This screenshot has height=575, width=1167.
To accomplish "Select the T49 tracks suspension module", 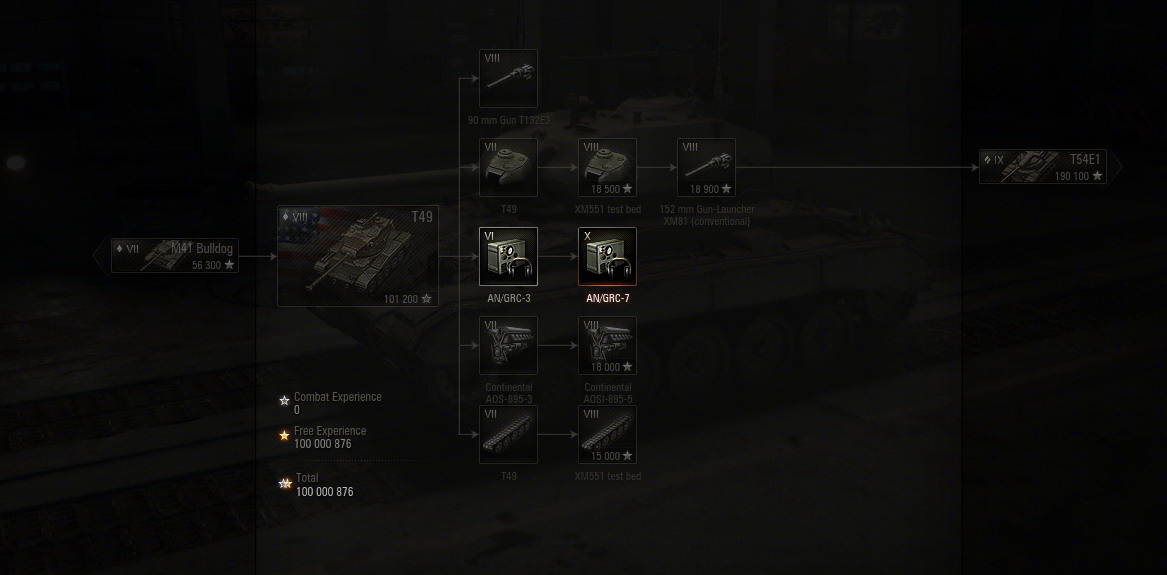I will (508, 435).
